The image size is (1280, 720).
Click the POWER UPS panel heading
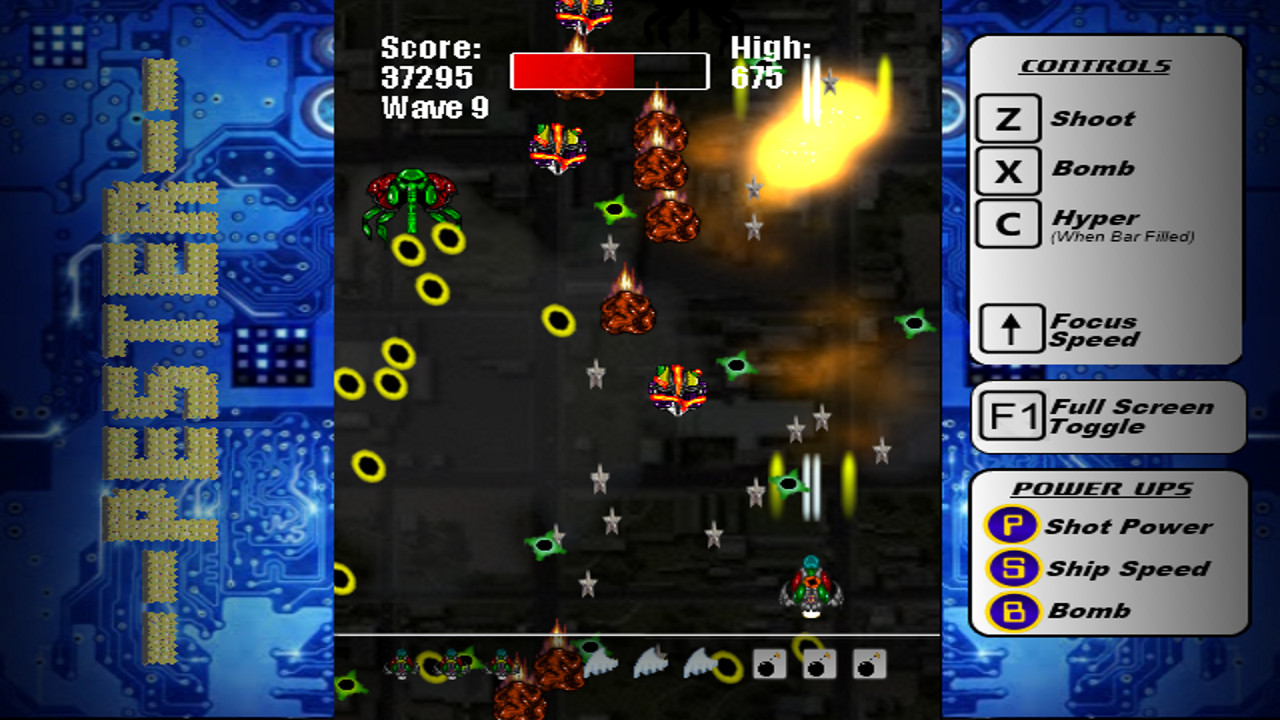pyautogui.click(x=1102, y=488)
